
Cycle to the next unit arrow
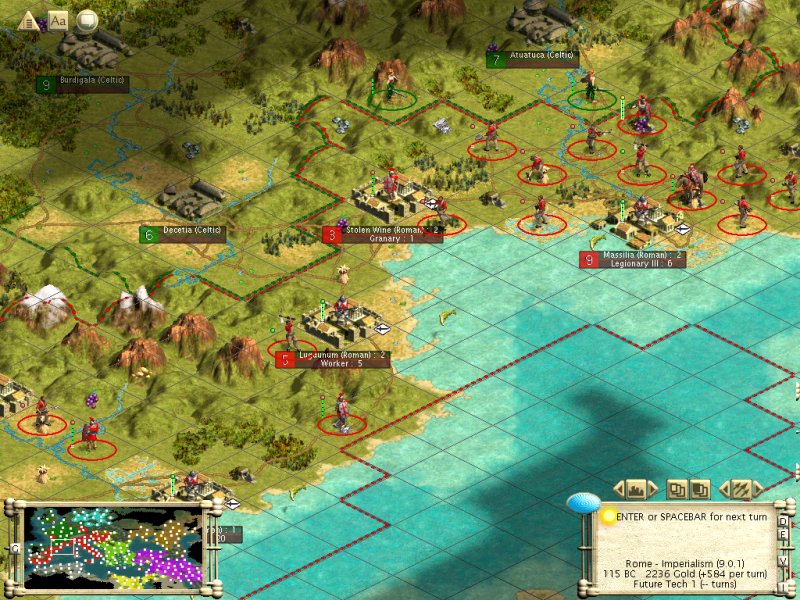pyautogui.click(x=759, y=489)
